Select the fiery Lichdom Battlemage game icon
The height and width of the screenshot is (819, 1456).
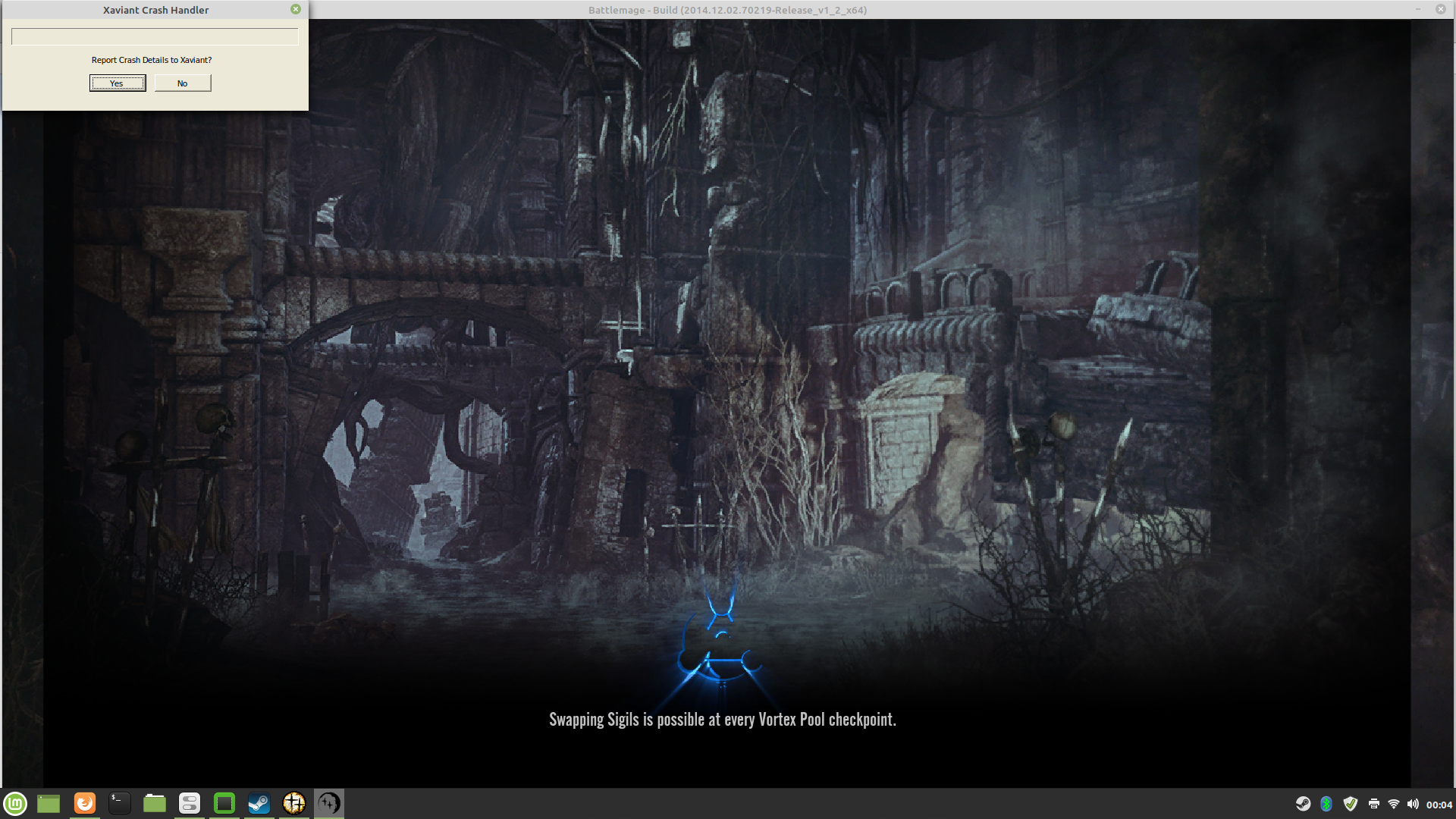click(x=293, y=803)
